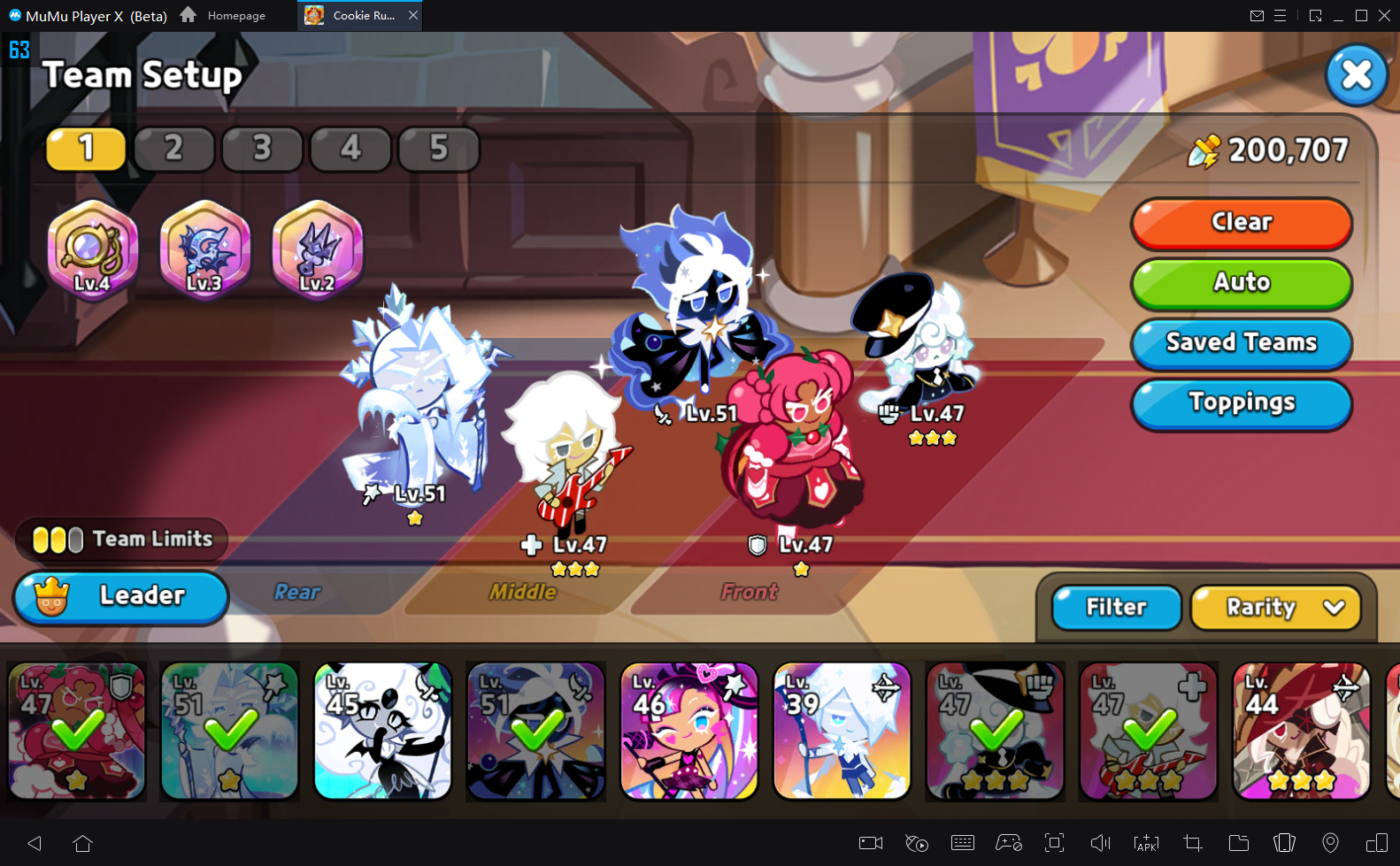Open the Toppings menu
Image resolution: width=1400 pixels, height=866 pixels.
(1241, 403)
